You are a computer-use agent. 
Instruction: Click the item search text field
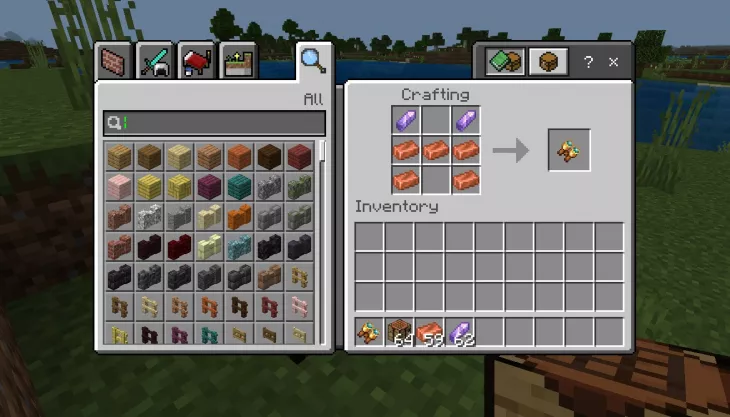coord(214,123)
